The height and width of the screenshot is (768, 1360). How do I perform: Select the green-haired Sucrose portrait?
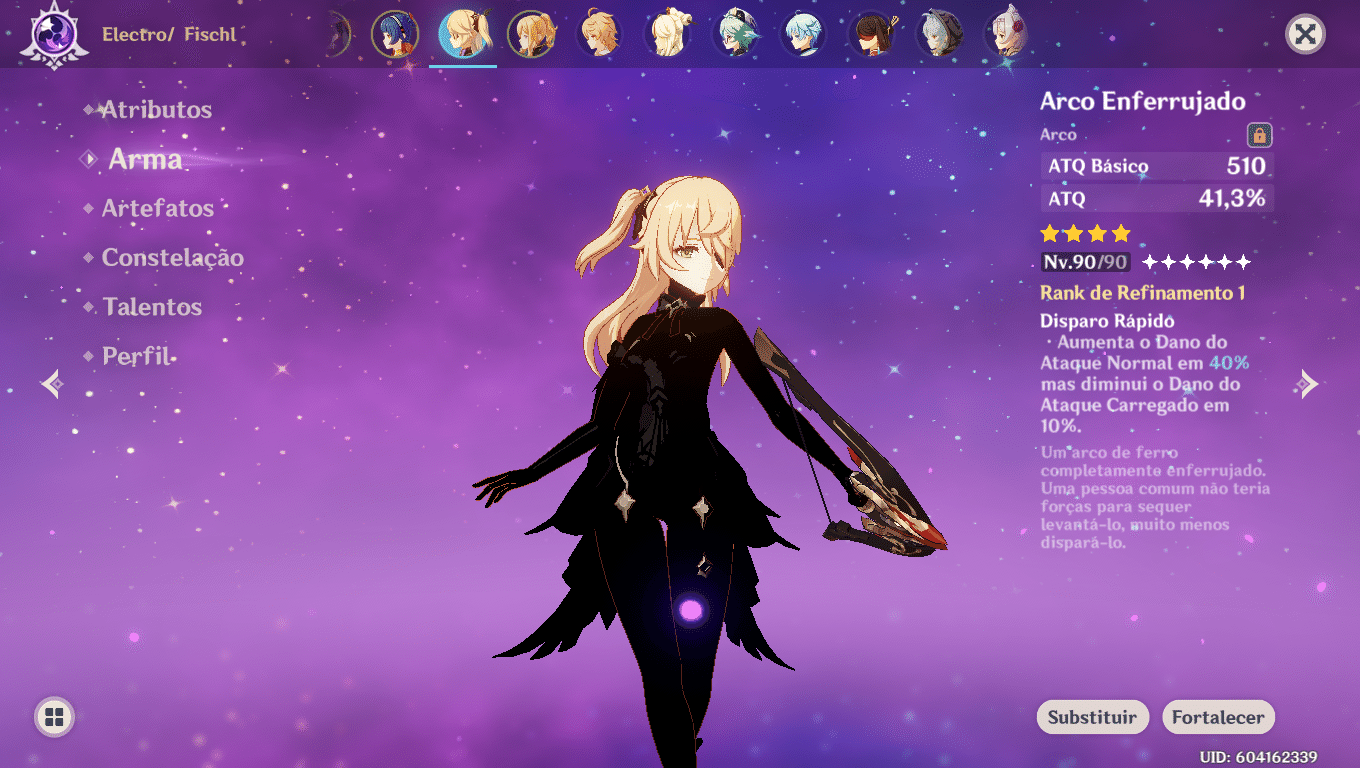click(x=735, y=33)
